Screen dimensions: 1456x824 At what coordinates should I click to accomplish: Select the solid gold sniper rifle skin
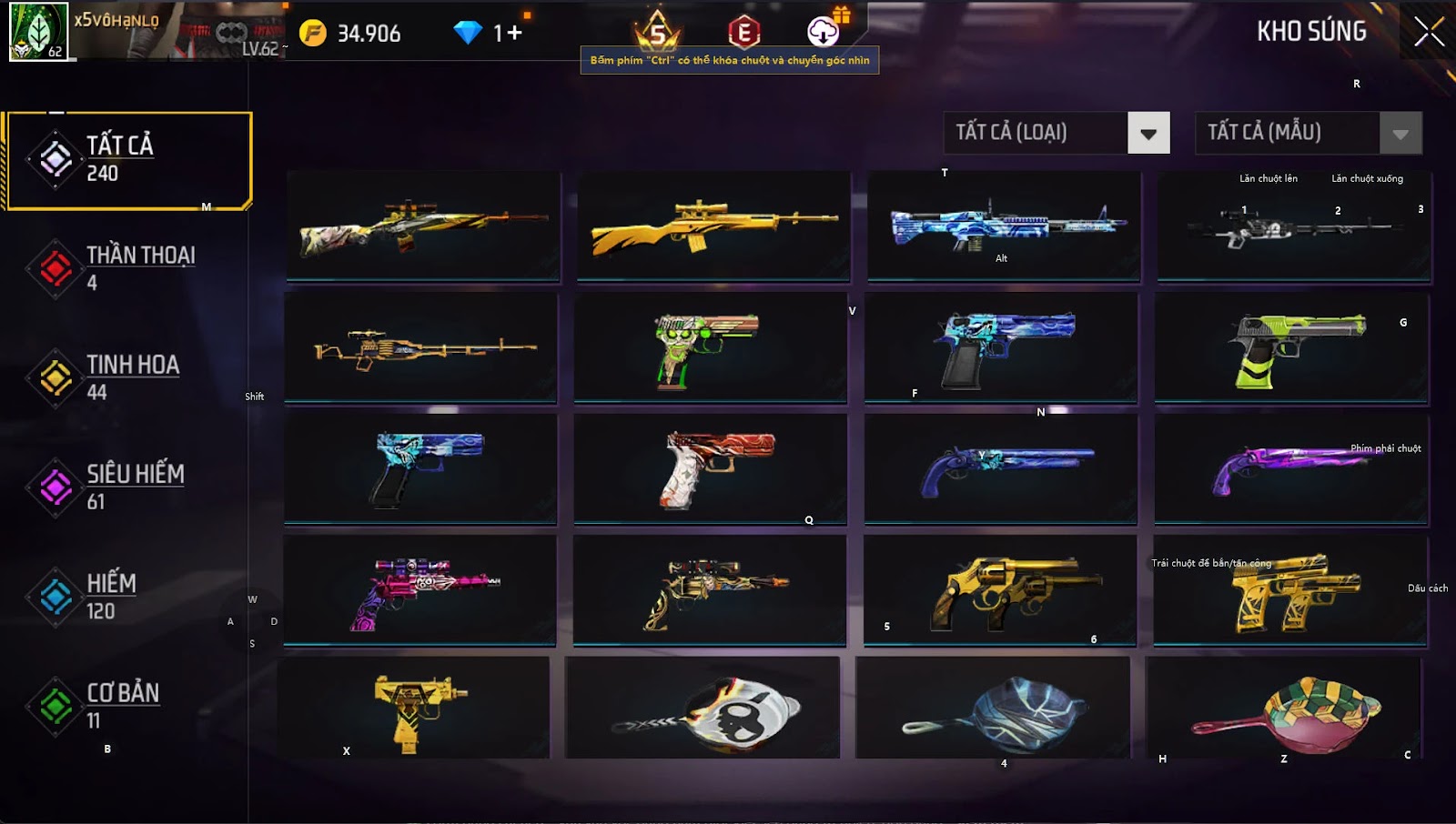point(713,226)
